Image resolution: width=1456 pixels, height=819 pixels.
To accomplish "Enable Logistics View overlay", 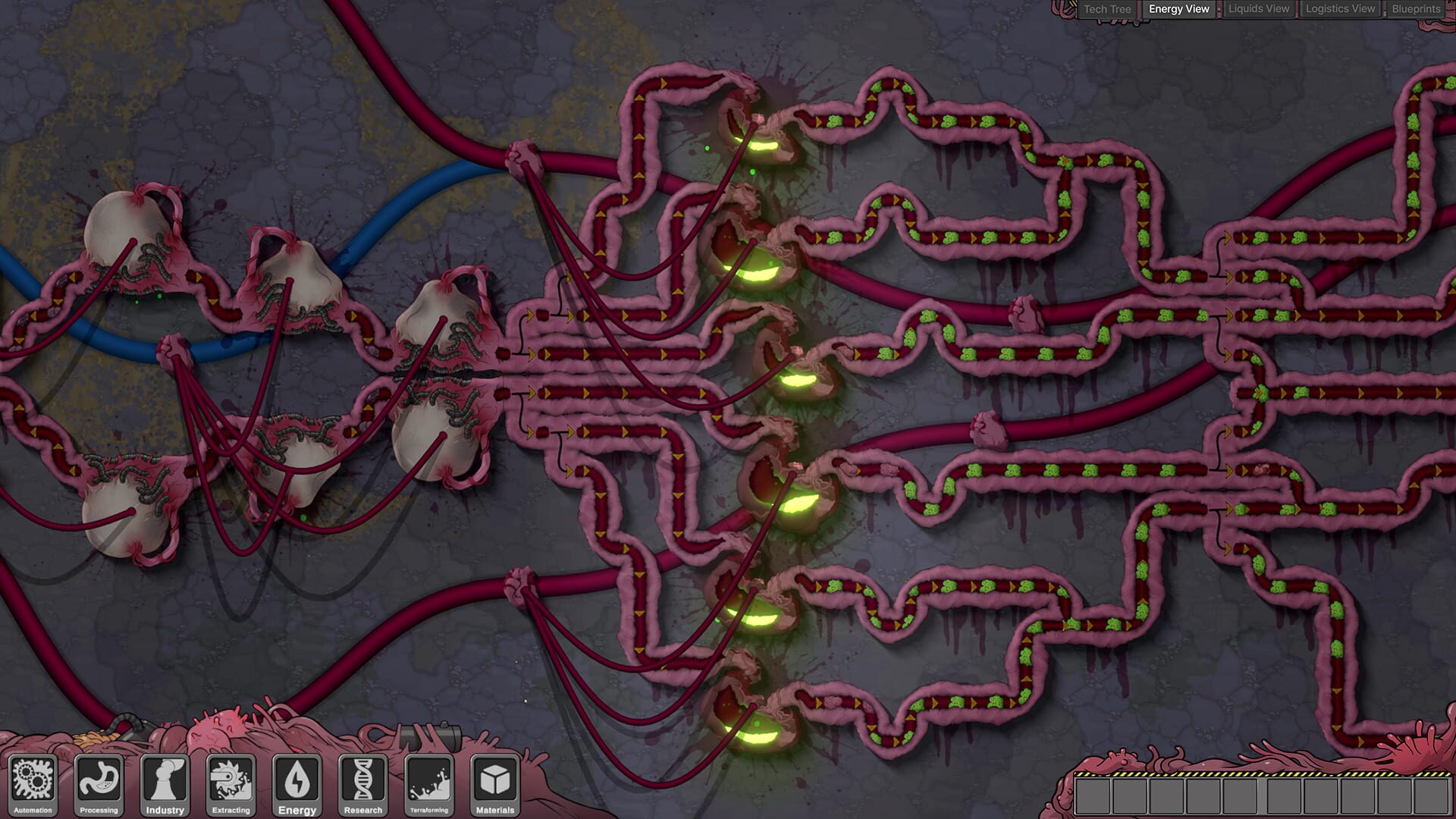I will 1339,8.
